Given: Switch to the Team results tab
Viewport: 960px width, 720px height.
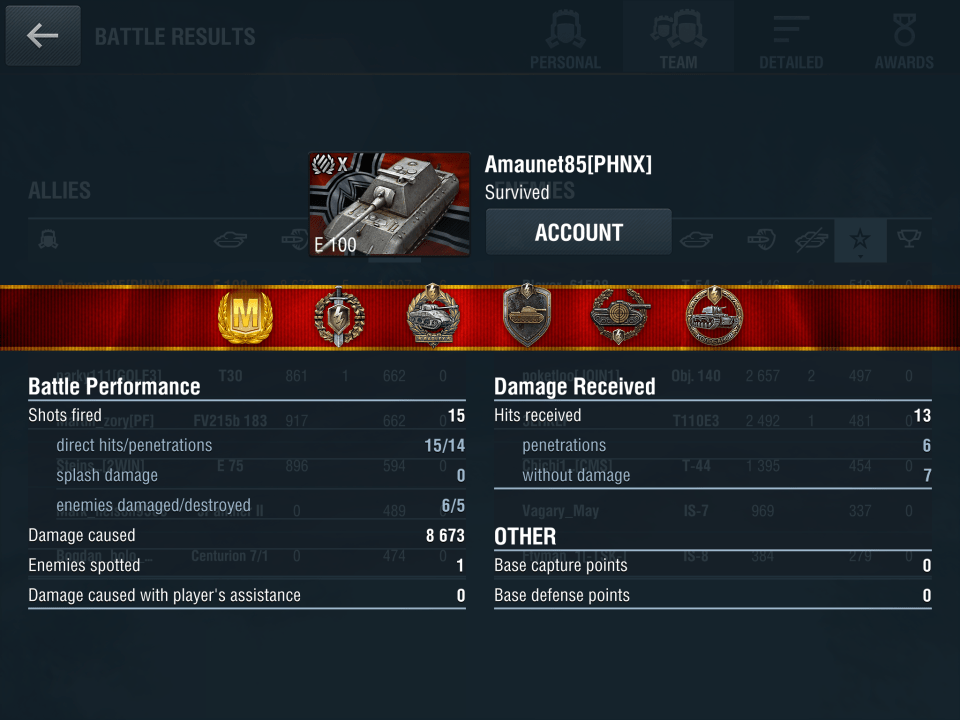Looking at the screenshot, I should coord(678,38).
